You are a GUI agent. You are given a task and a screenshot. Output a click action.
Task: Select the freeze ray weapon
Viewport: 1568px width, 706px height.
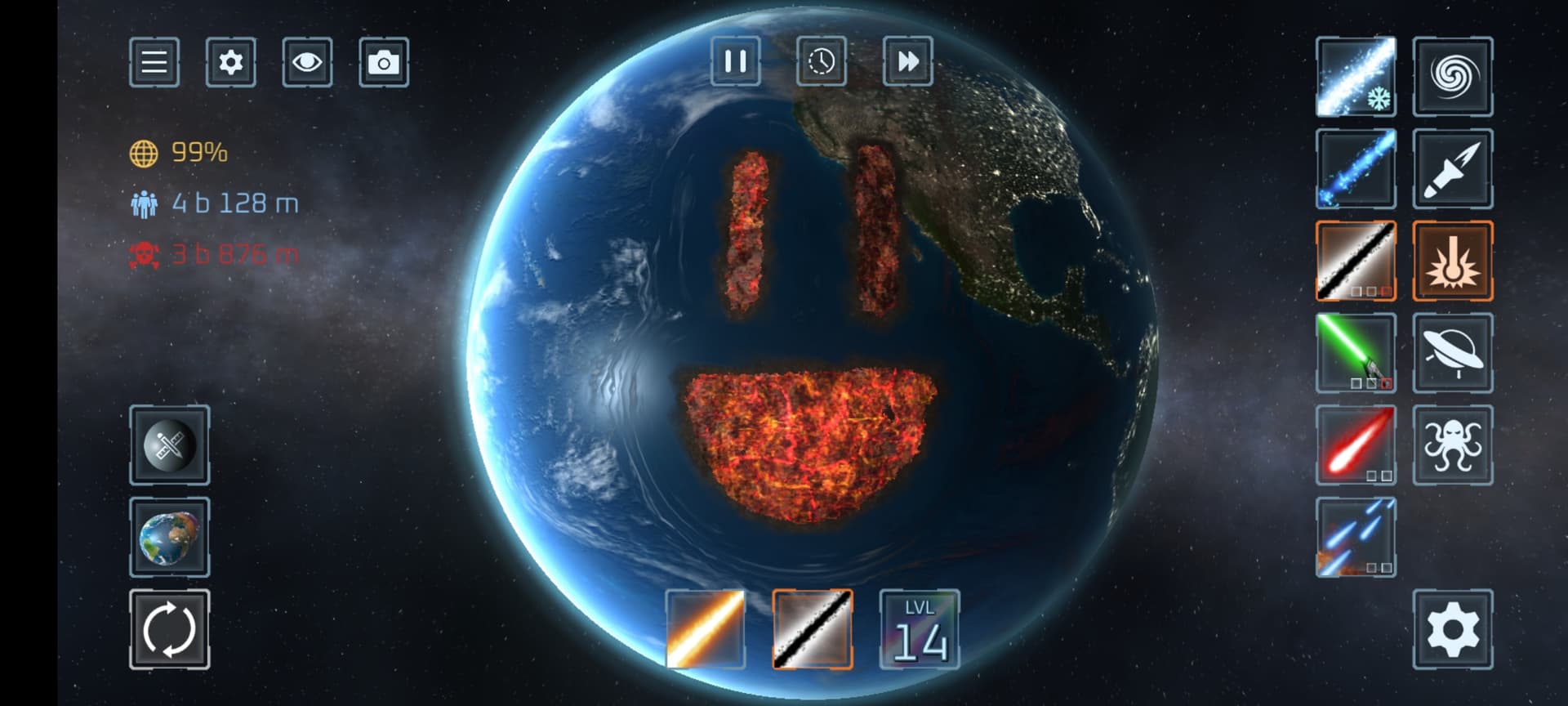click(1356, 76)
